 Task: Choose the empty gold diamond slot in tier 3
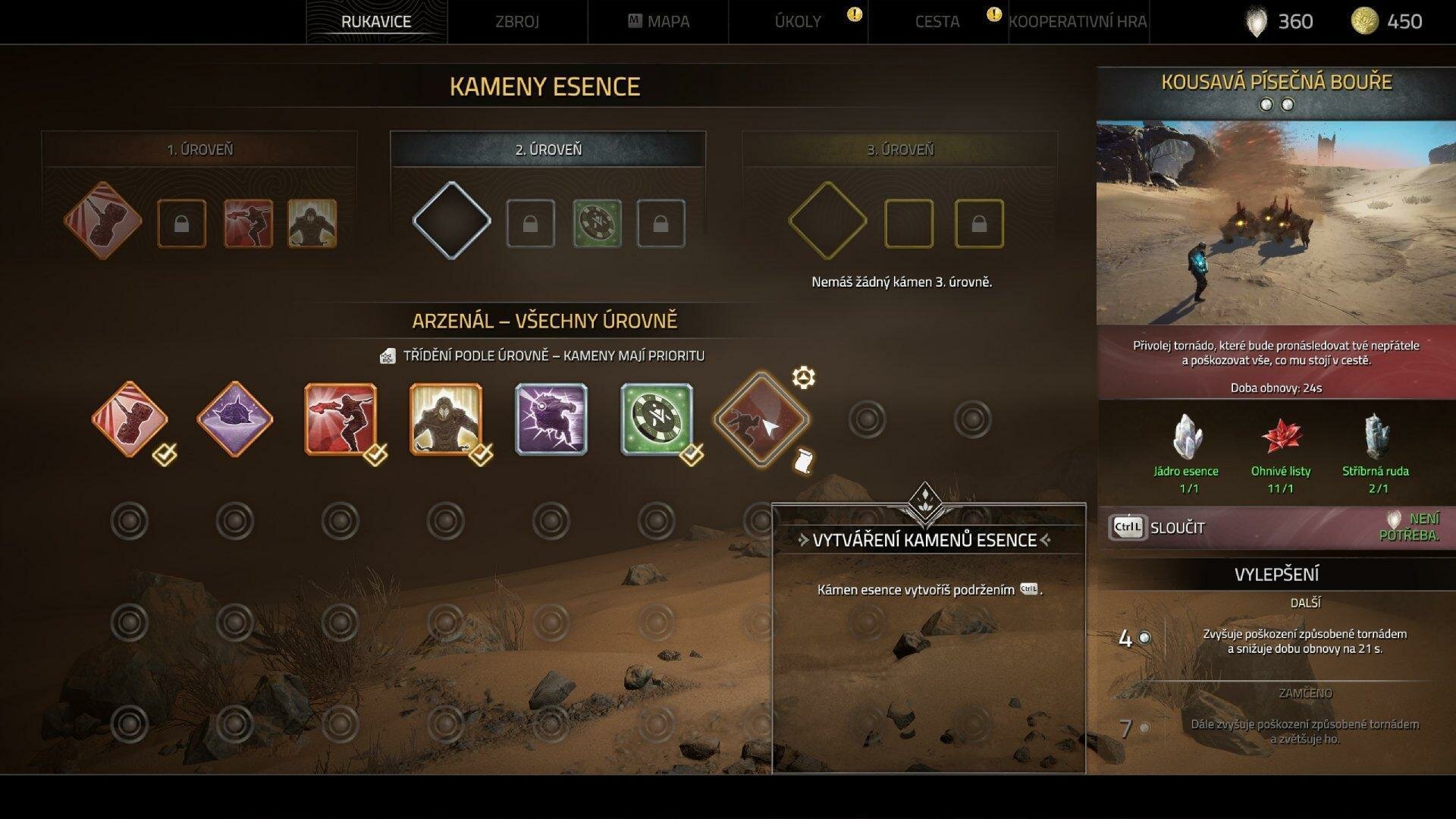(827, 221)
